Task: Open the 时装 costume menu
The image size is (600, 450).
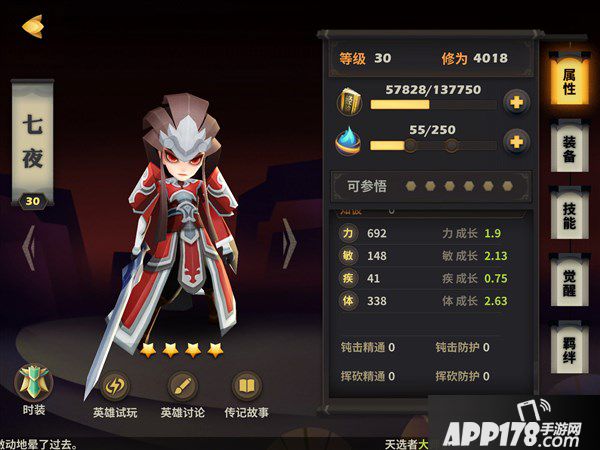Action: [x=32, y=392]
